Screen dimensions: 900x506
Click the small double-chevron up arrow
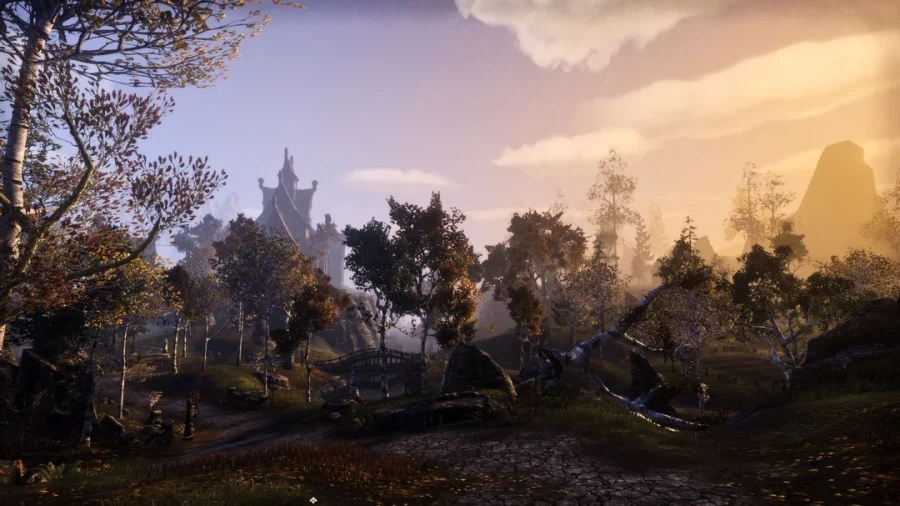tap(313, 500)
